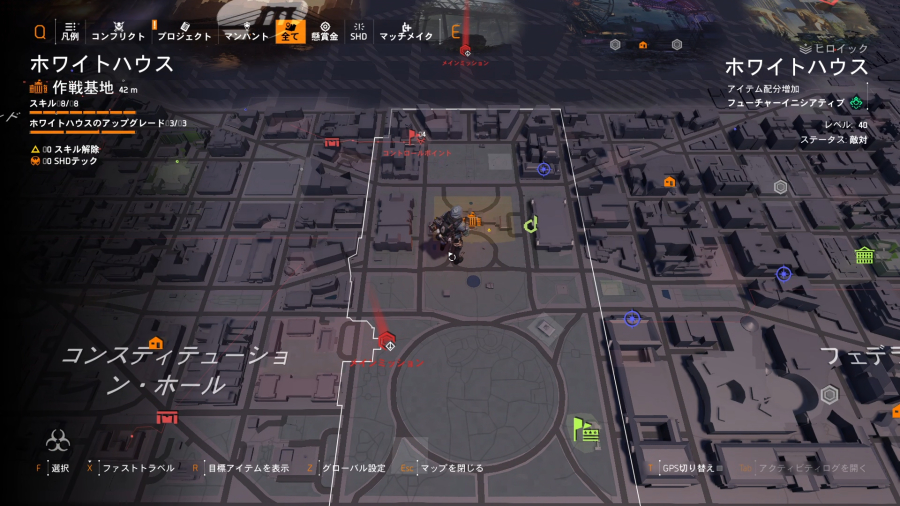Open the プロジェクト tab
Viewport: 900px width, 506px height.
point(184,30)
